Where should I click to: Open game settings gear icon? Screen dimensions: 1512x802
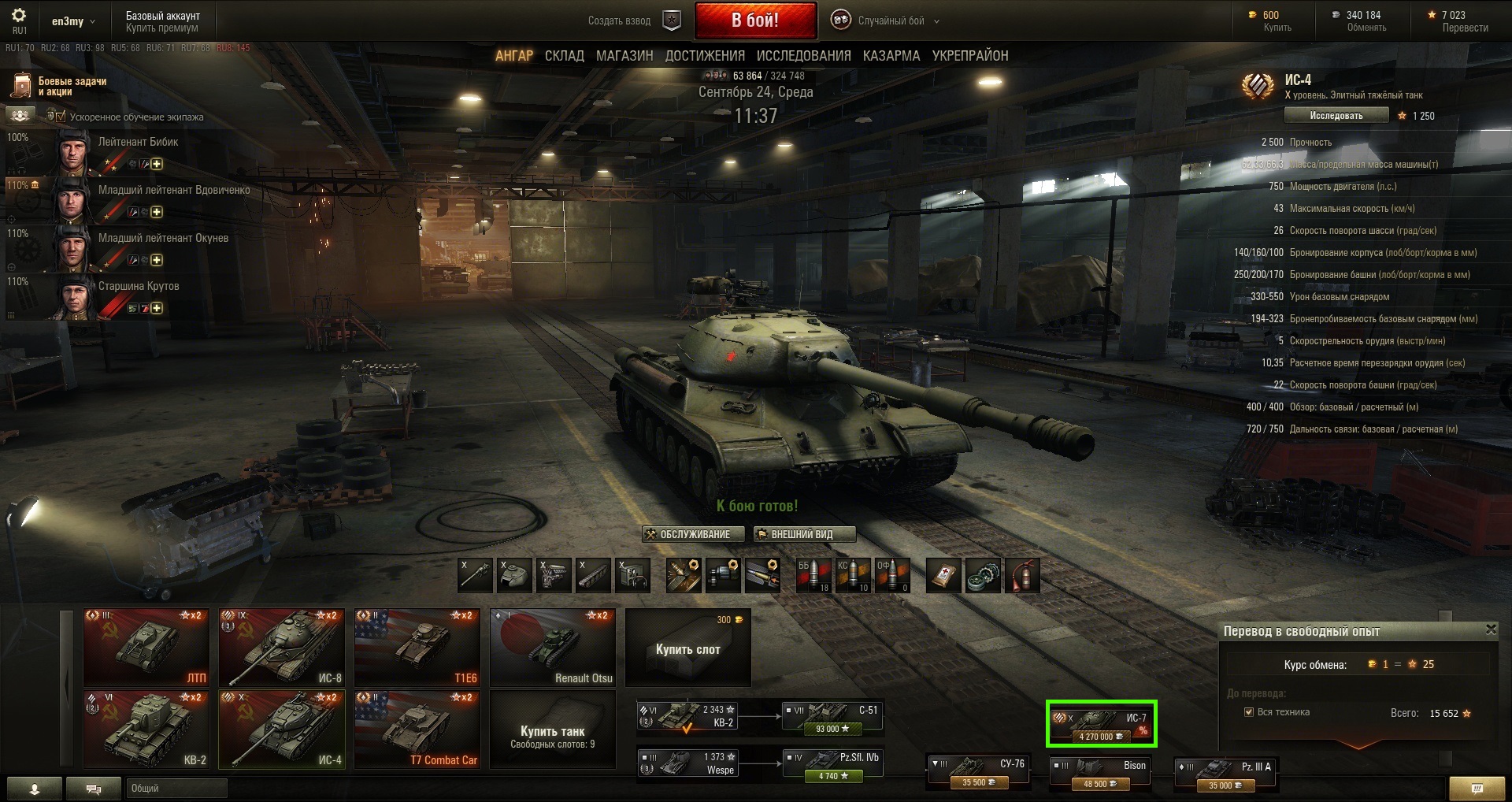click(x=19, y=16)
